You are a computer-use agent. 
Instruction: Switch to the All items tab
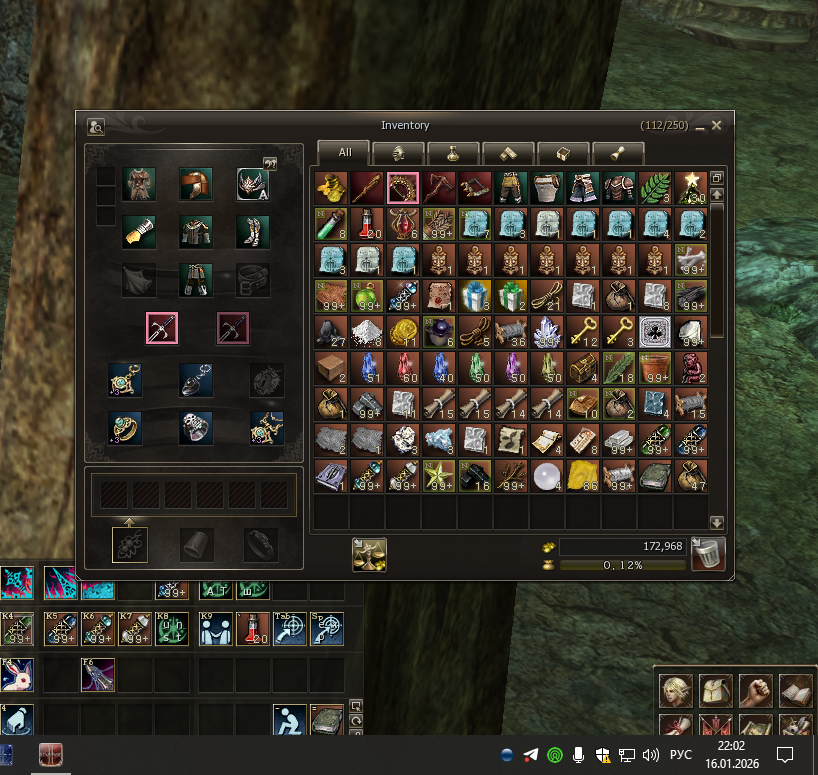point(344,153)
